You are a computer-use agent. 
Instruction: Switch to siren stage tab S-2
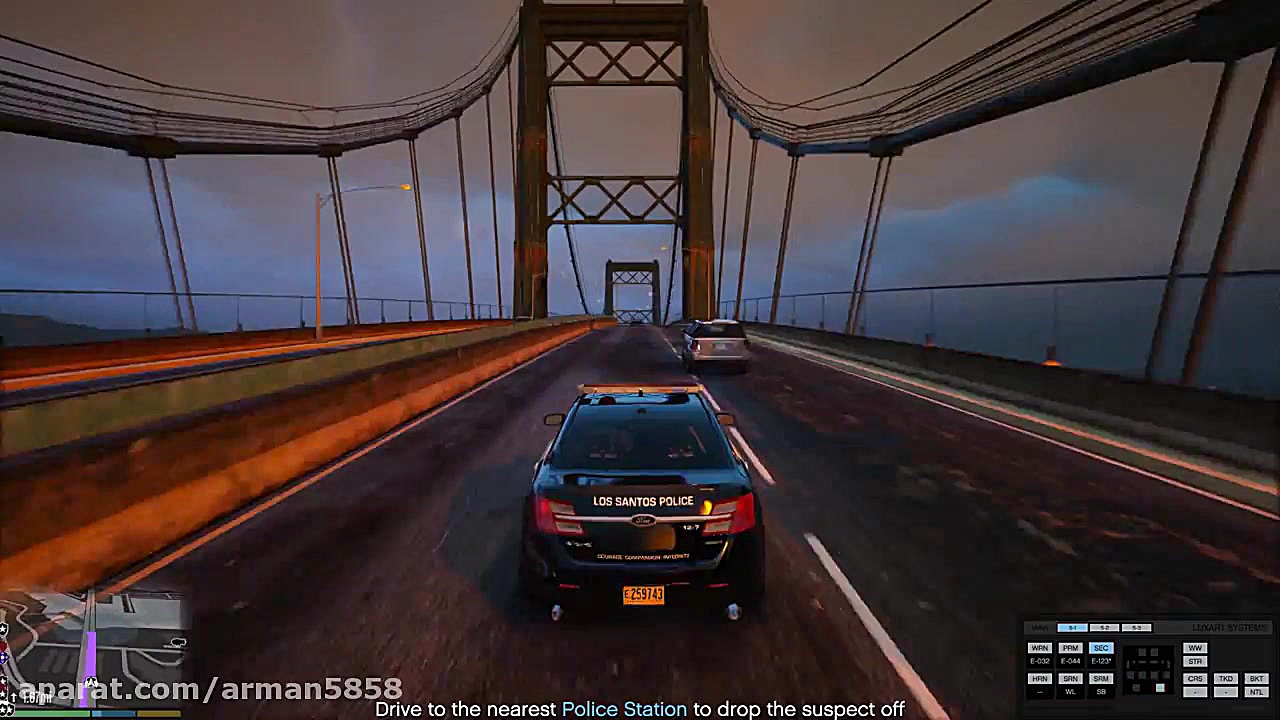coord(1104,627)
